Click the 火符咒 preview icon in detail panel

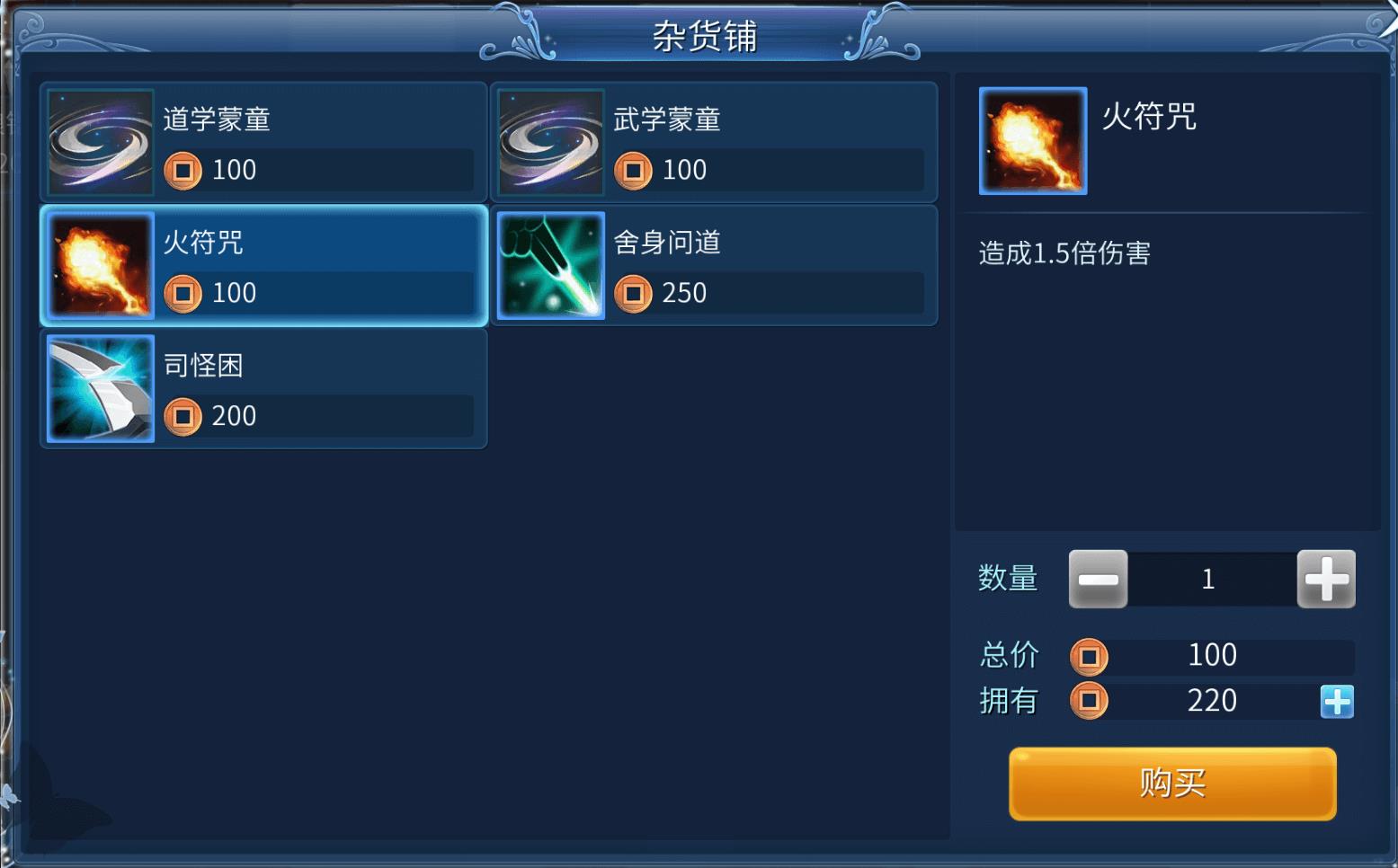click(1032, 141)
